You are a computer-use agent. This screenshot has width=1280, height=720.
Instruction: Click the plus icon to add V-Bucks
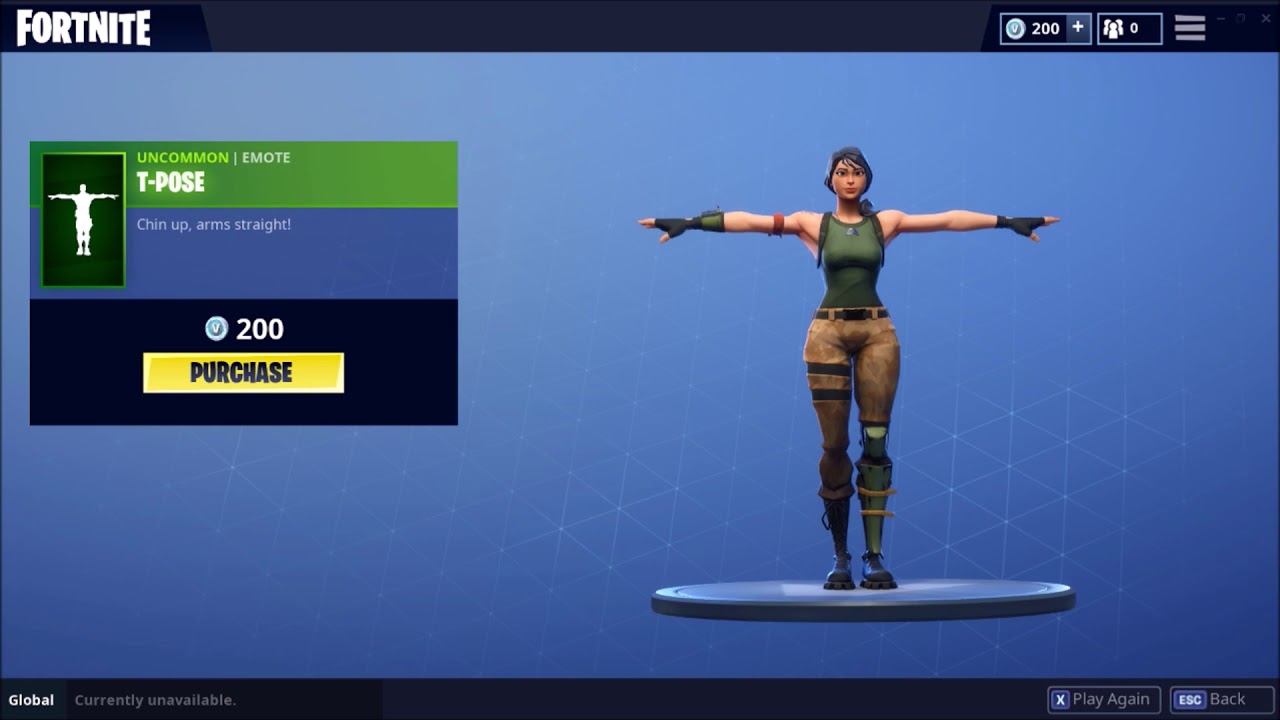coord(1078,28)
